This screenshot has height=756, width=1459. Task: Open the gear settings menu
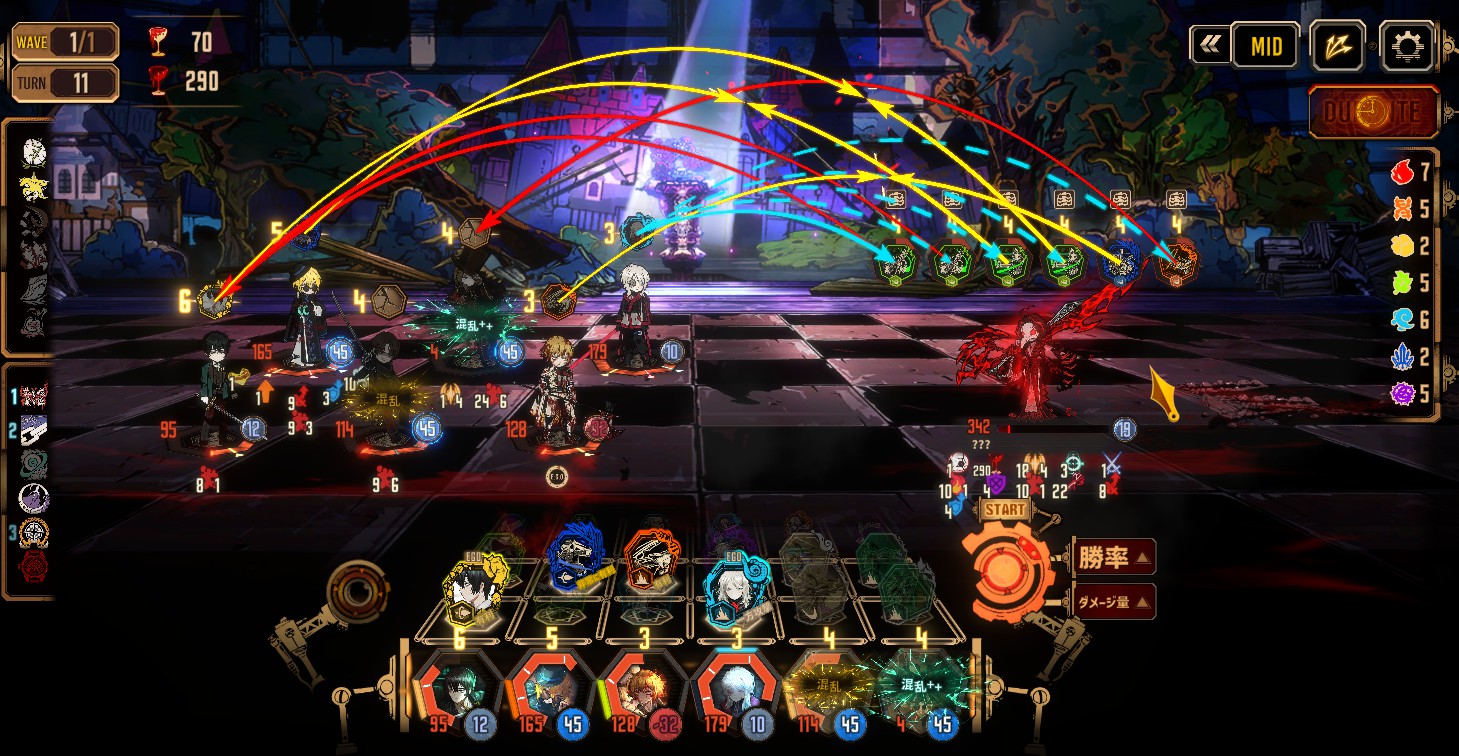[x=1407, y=46]
